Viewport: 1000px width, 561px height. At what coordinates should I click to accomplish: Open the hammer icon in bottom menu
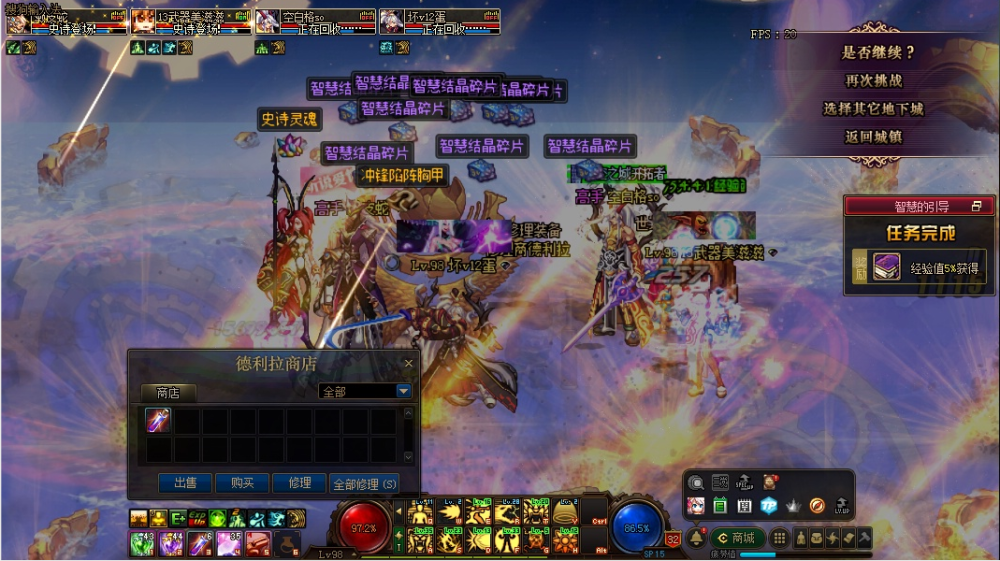(864, 538)
